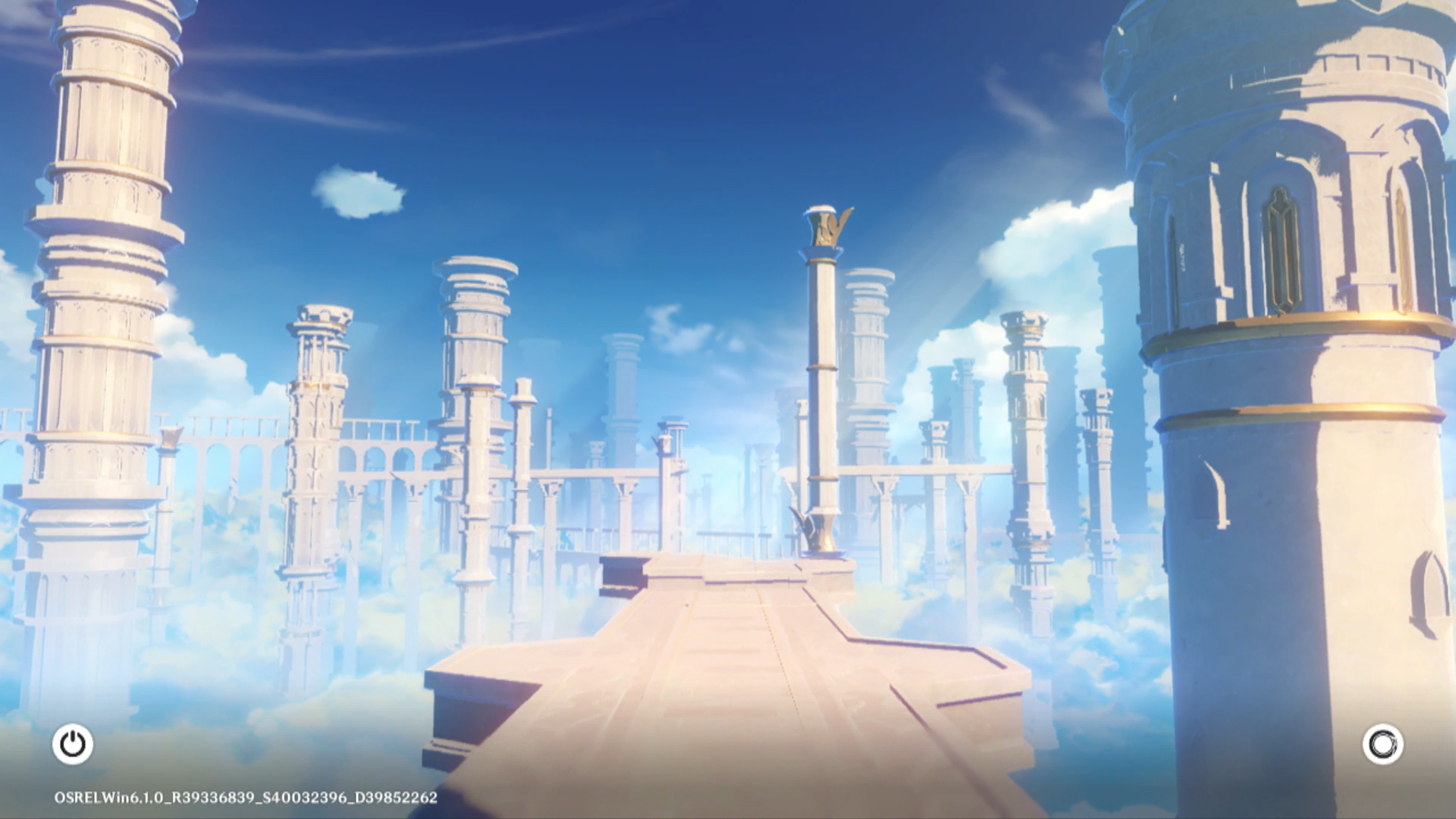
Task: Click the power exit button
Action: pyautogui.click(x=73, y=744)
